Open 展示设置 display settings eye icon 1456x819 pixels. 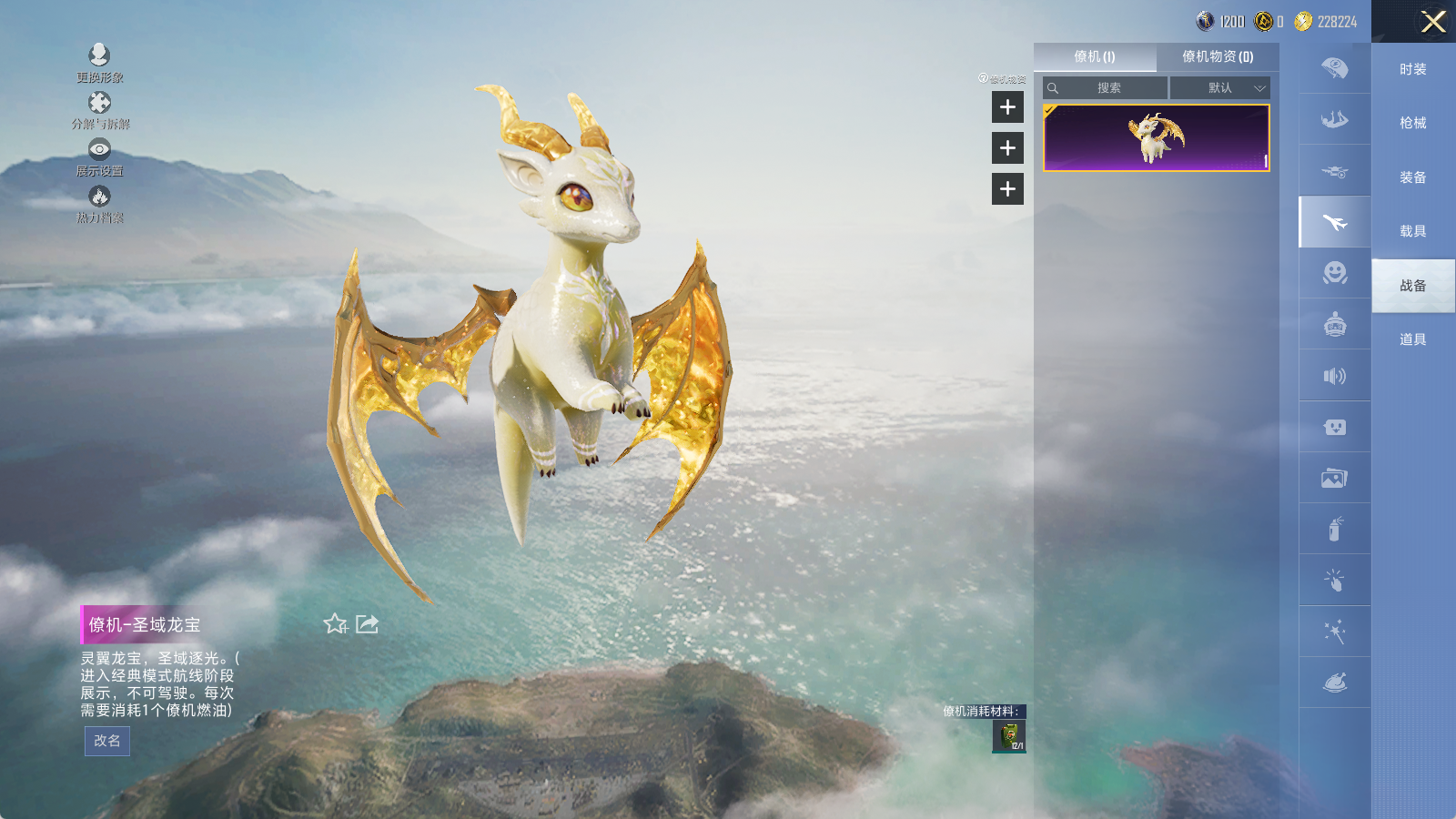pyautogui.click(x=99, y=155)
